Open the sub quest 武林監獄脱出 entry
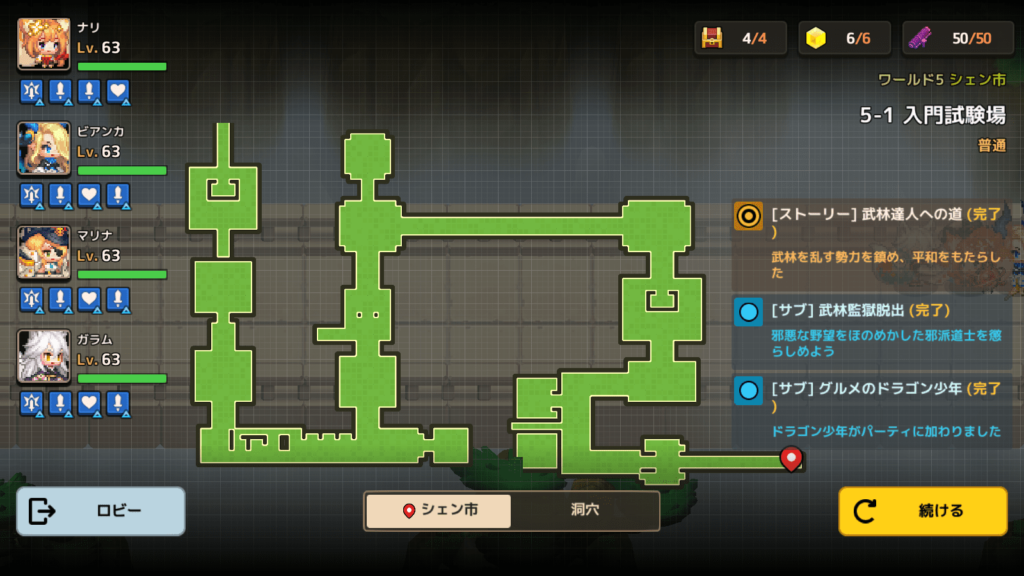The height and width of the screenshot is (576, 1024). click(x=870, y=330)
